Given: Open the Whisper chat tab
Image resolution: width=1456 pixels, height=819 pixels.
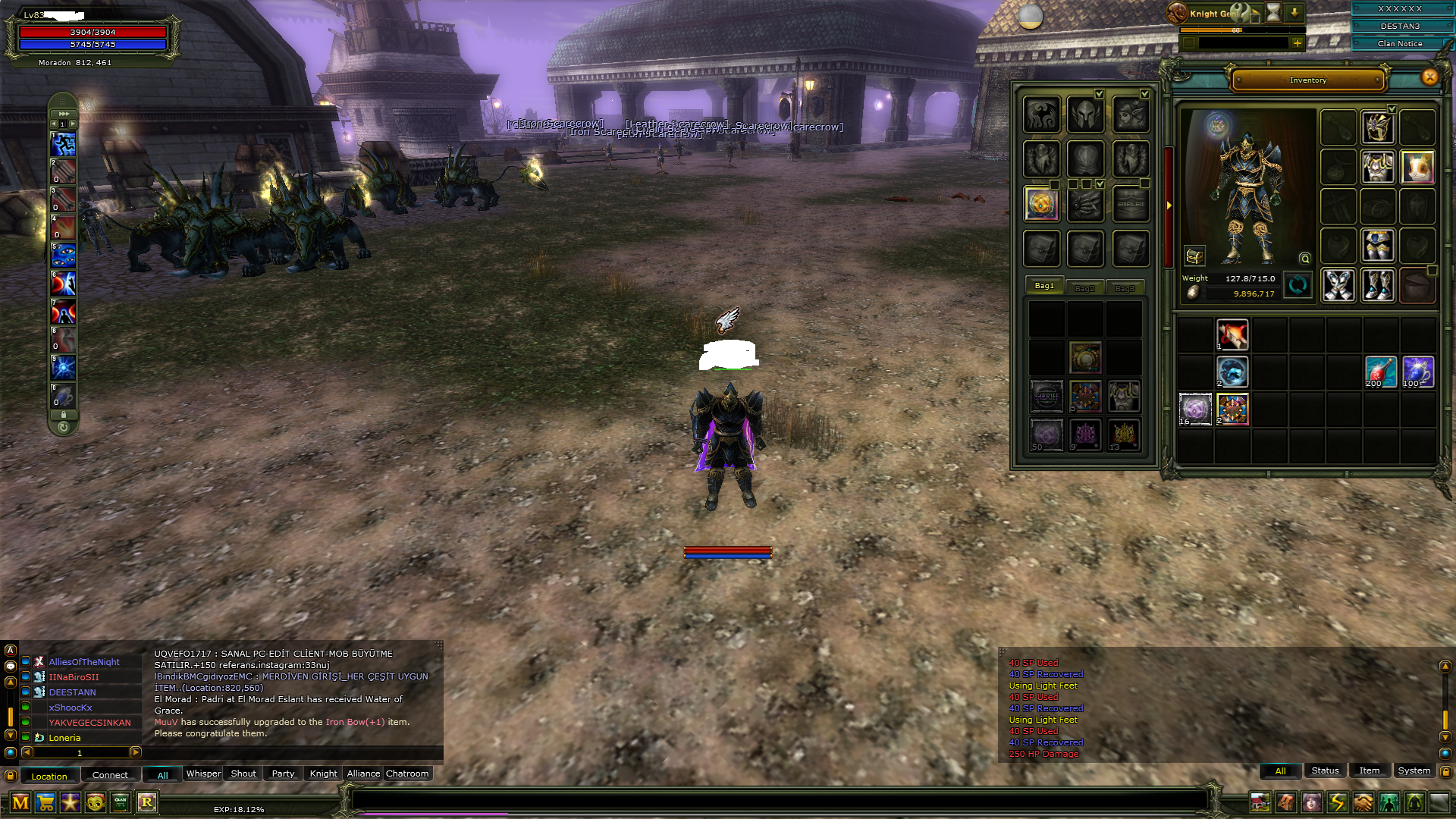Looking at the screenshot, I should coord(203,773).
